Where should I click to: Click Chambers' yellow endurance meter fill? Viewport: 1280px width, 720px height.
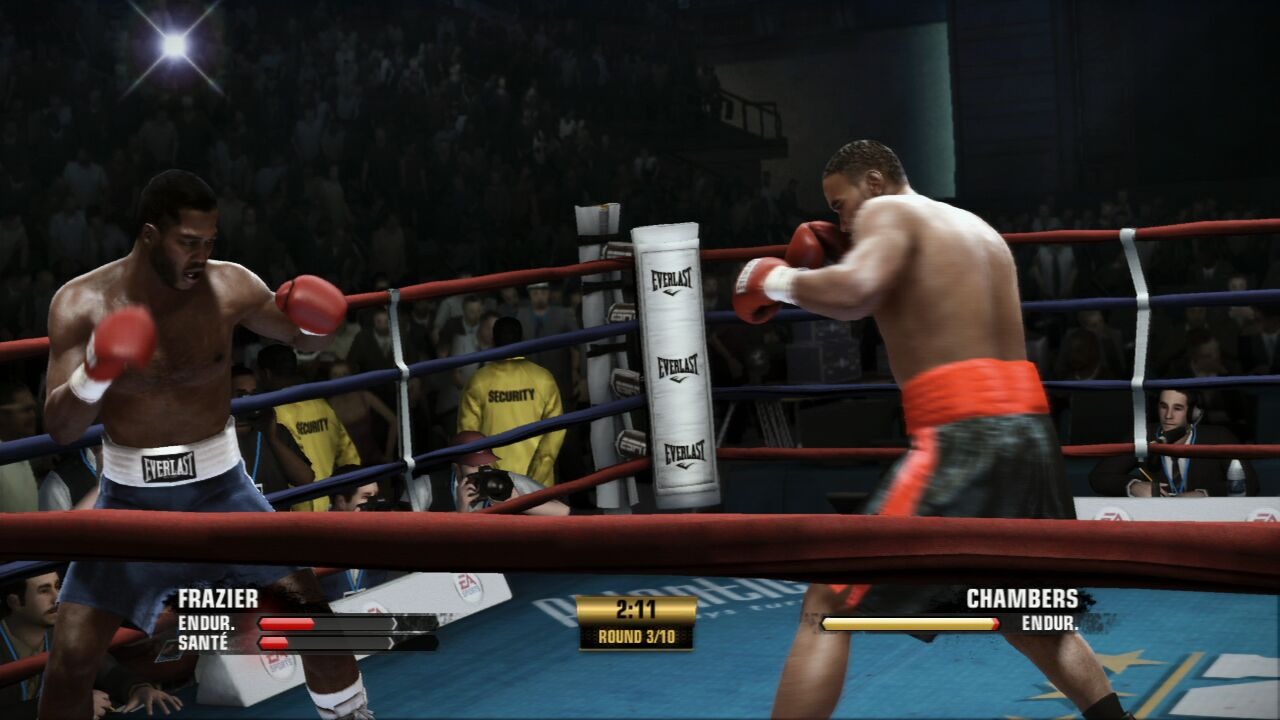pos(908,625)
